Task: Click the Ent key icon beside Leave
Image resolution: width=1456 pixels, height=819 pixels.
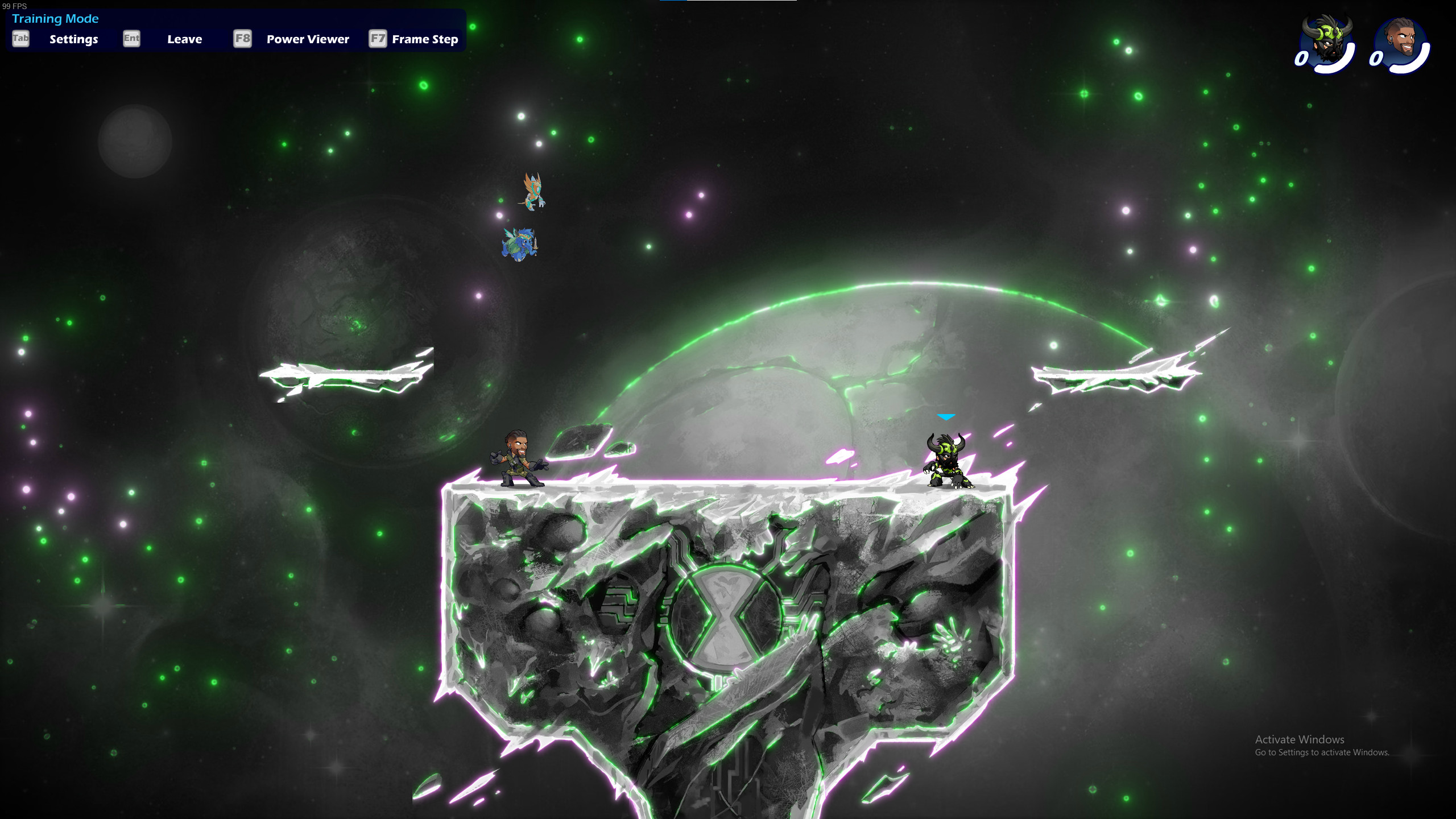Action: (131, 40)
